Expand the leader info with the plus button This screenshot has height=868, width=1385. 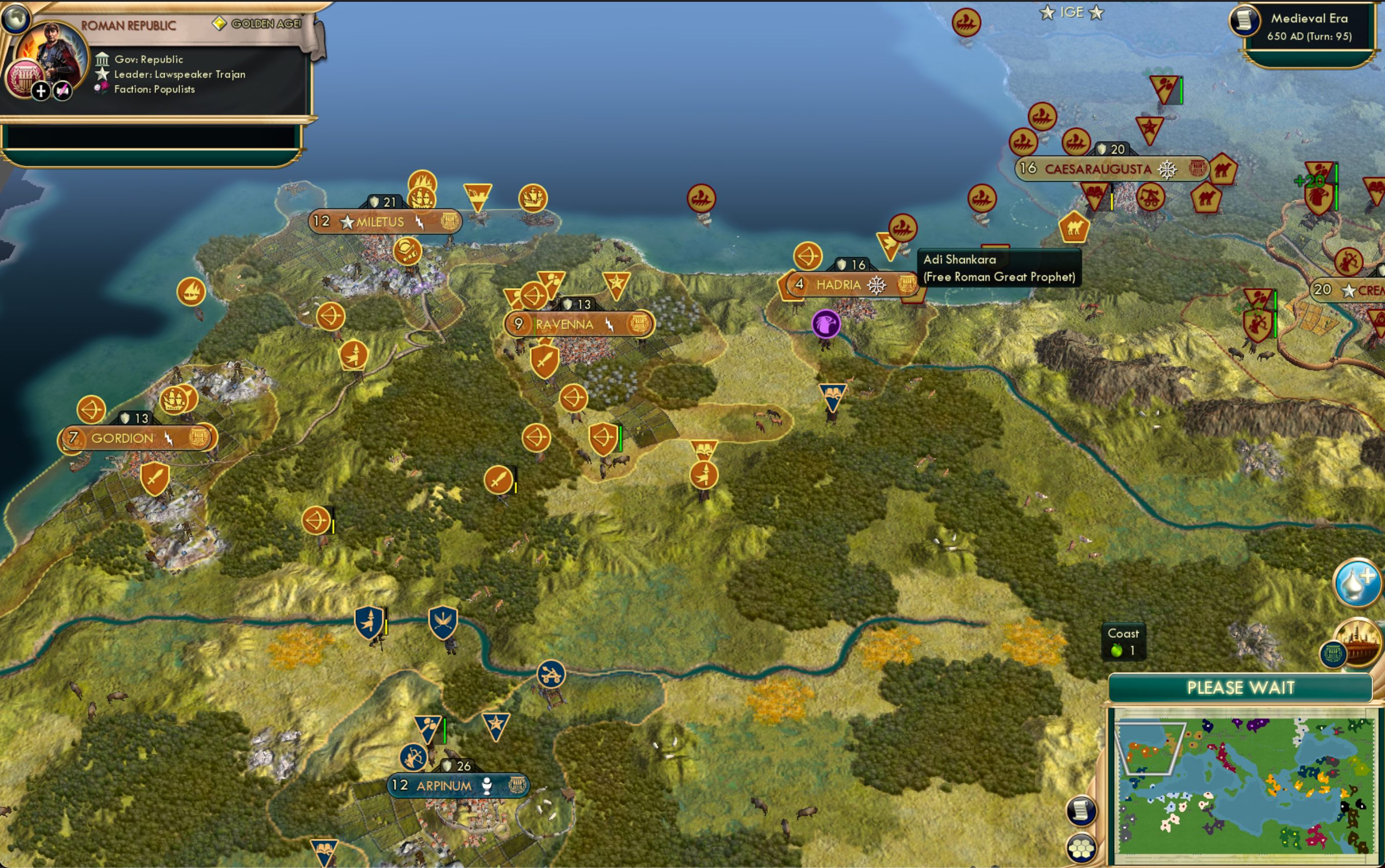(41, 91)
